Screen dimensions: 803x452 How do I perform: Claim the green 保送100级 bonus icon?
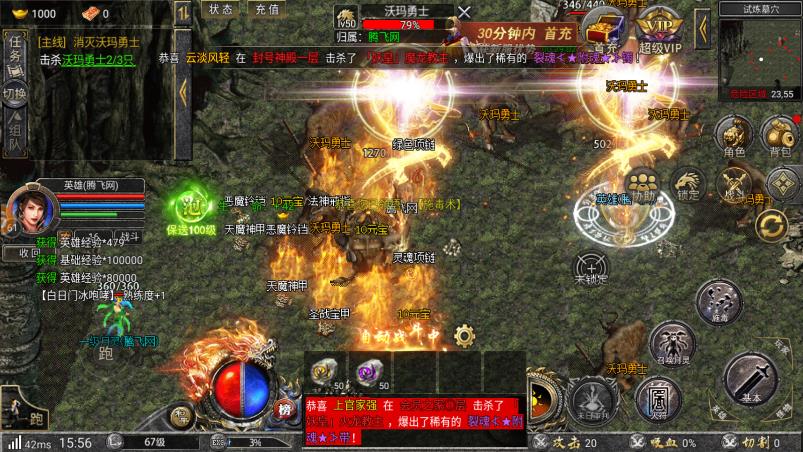190,210
